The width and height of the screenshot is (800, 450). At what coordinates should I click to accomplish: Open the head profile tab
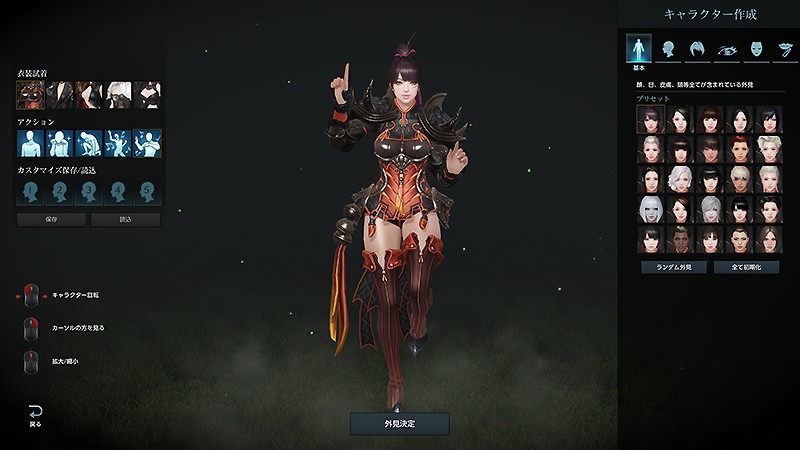667,48
